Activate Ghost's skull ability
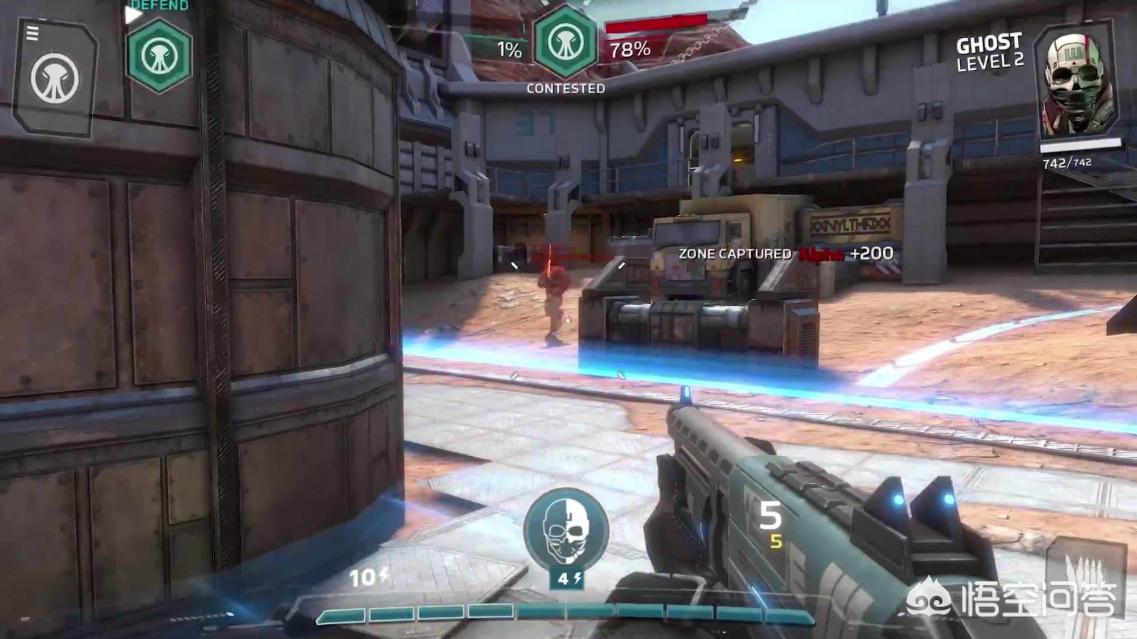The image size is (1137, 639). [x=565, y=528]
